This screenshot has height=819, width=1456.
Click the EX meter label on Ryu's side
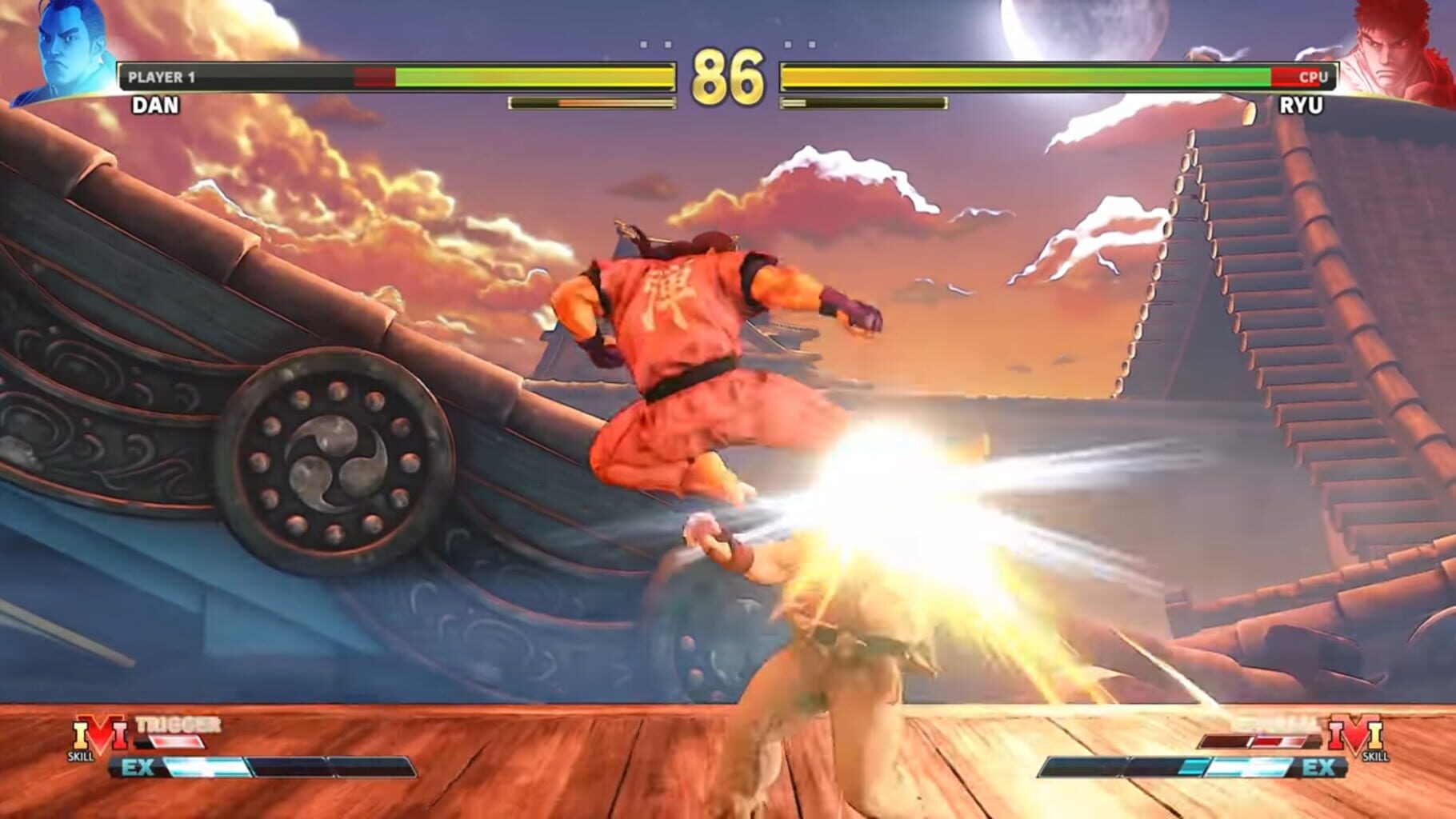[x=1319, y=768]
